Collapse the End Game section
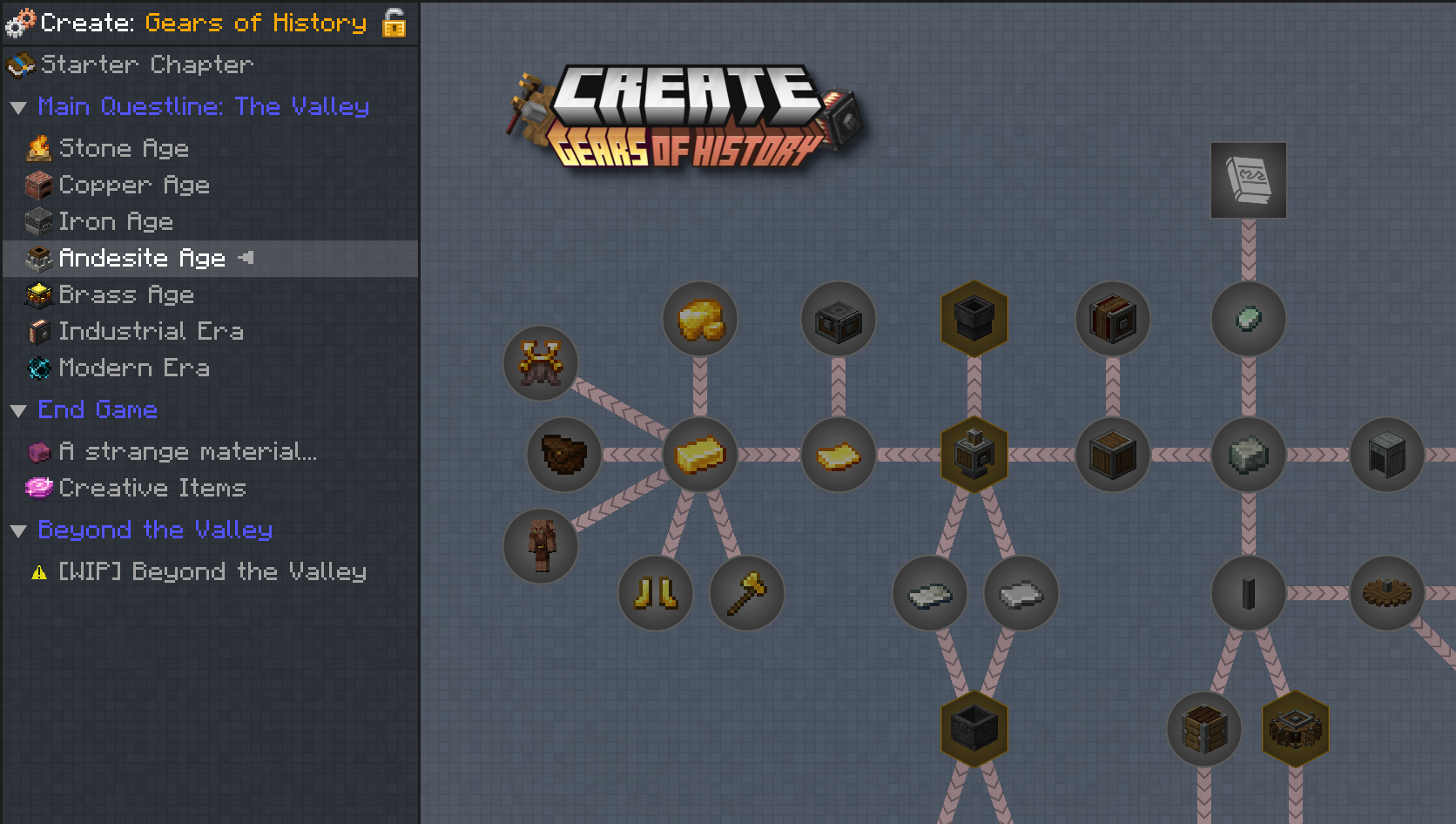This screenshot has width=1456, height=824. (19, 409)
